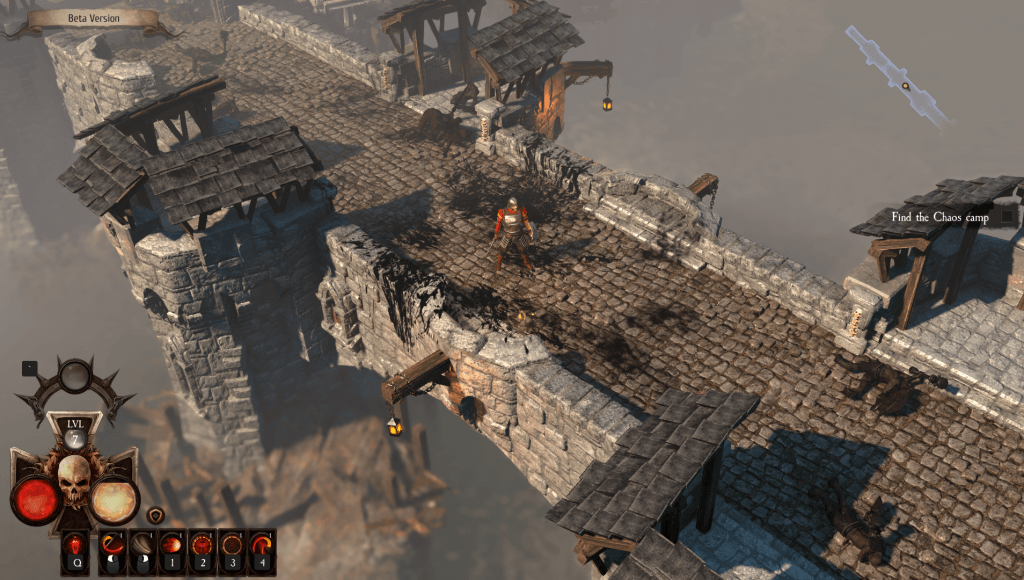This screenshot has height=580, width=1024.
Task: Click the Beta Version banner
Action: 93,19
